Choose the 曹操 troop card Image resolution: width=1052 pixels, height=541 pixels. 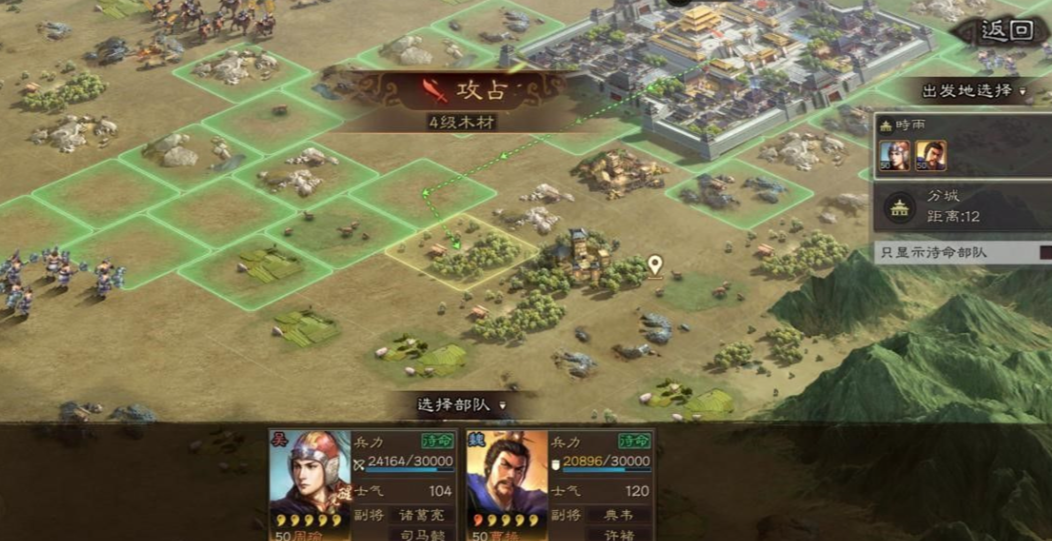tap(559, 485)
